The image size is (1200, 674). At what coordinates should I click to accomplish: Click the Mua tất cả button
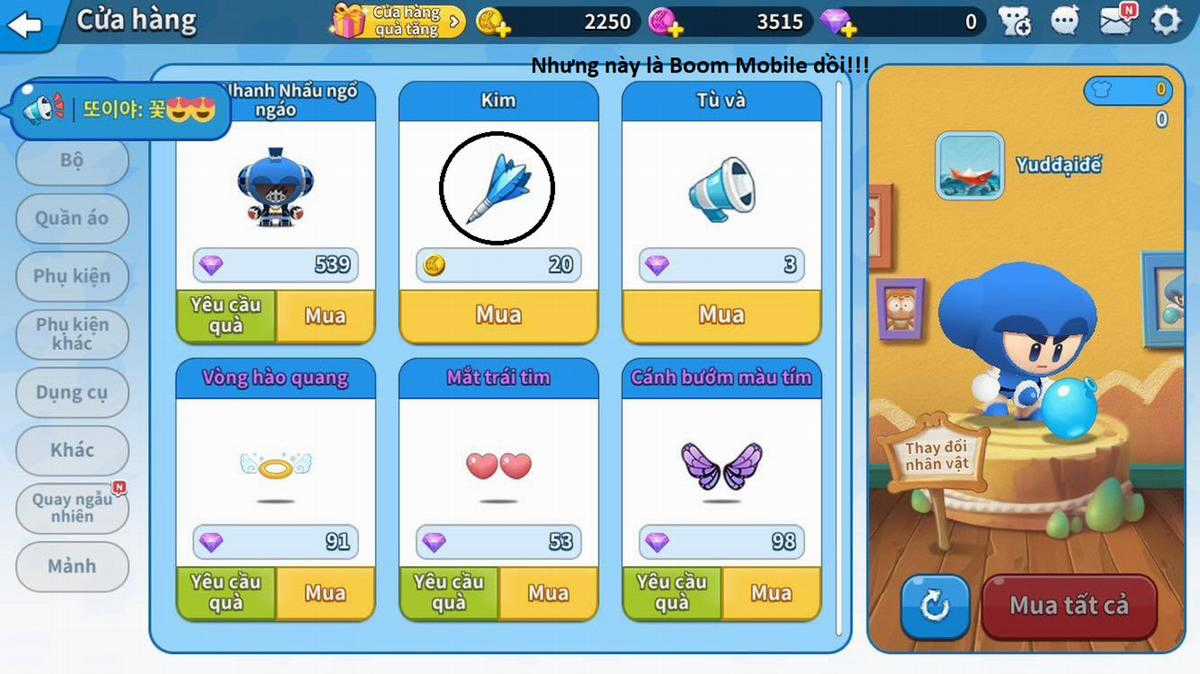pos(1068,606)
